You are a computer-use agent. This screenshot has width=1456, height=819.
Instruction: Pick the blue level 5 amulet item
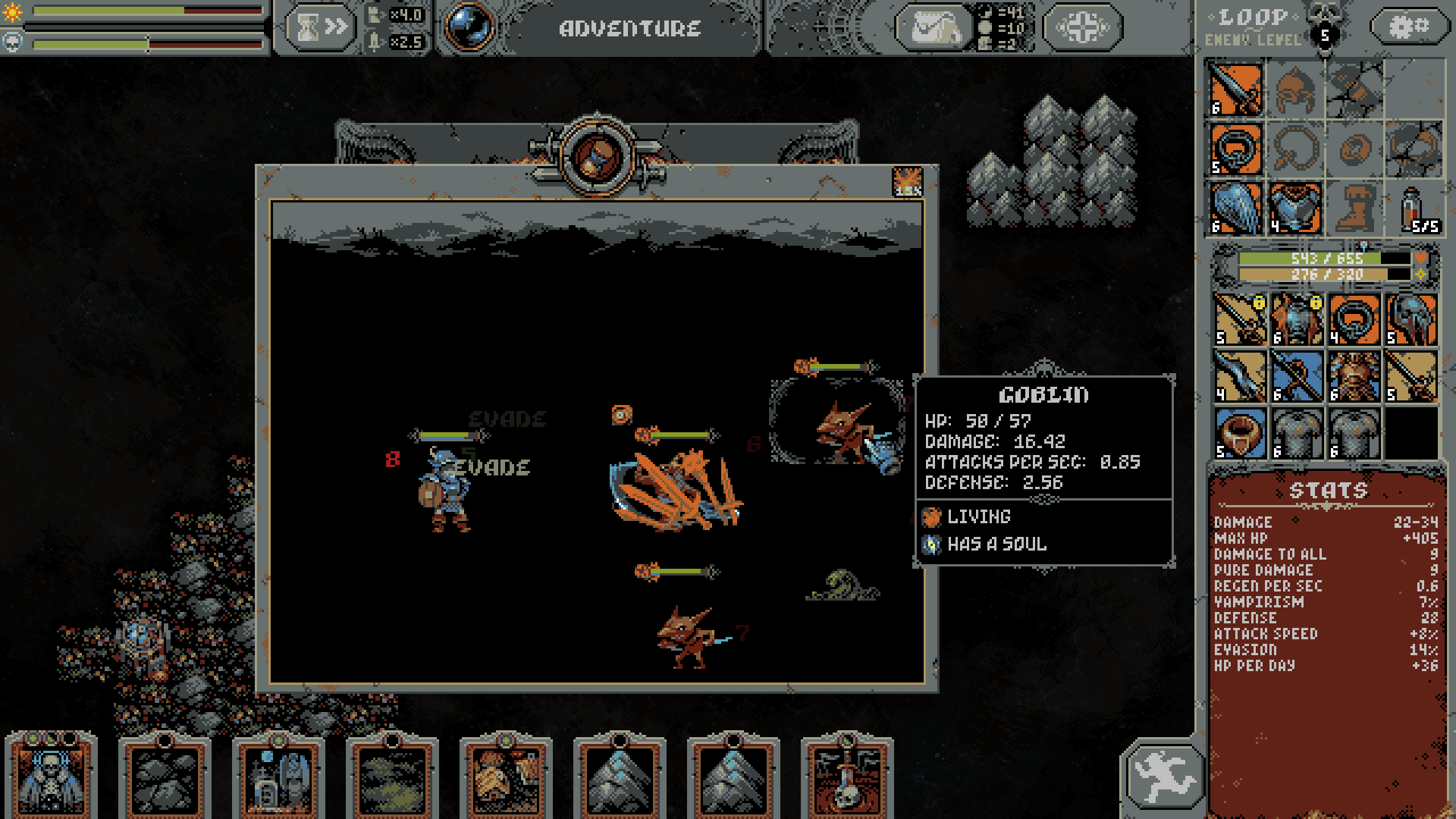[1239, 434]
